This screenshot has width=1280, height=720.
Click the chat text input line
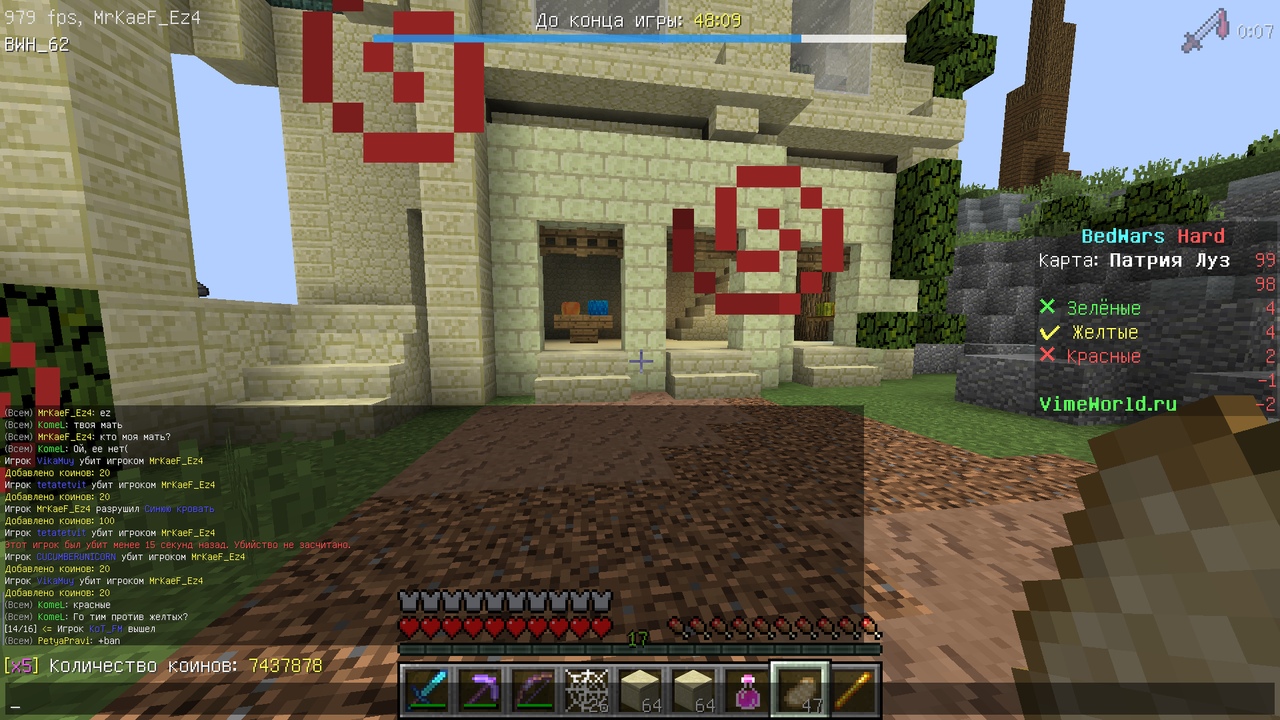(200, 701)
